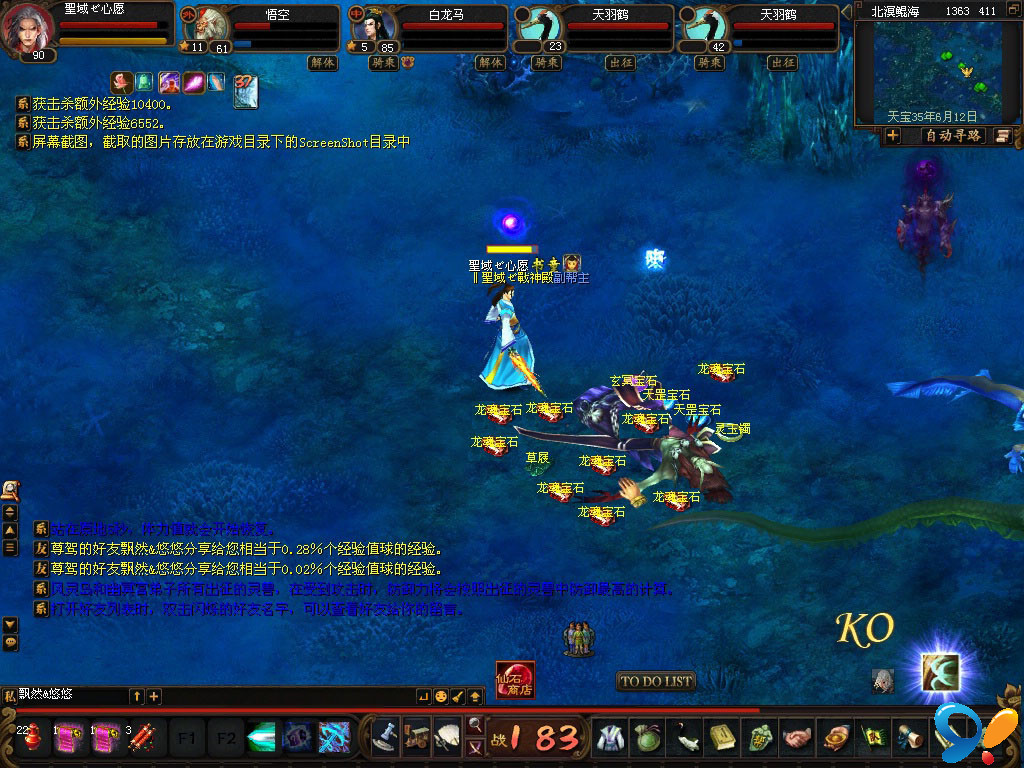
Task: Open the emoticon smiley face picker
Action: pyautogui.click(x=440, y=695)
